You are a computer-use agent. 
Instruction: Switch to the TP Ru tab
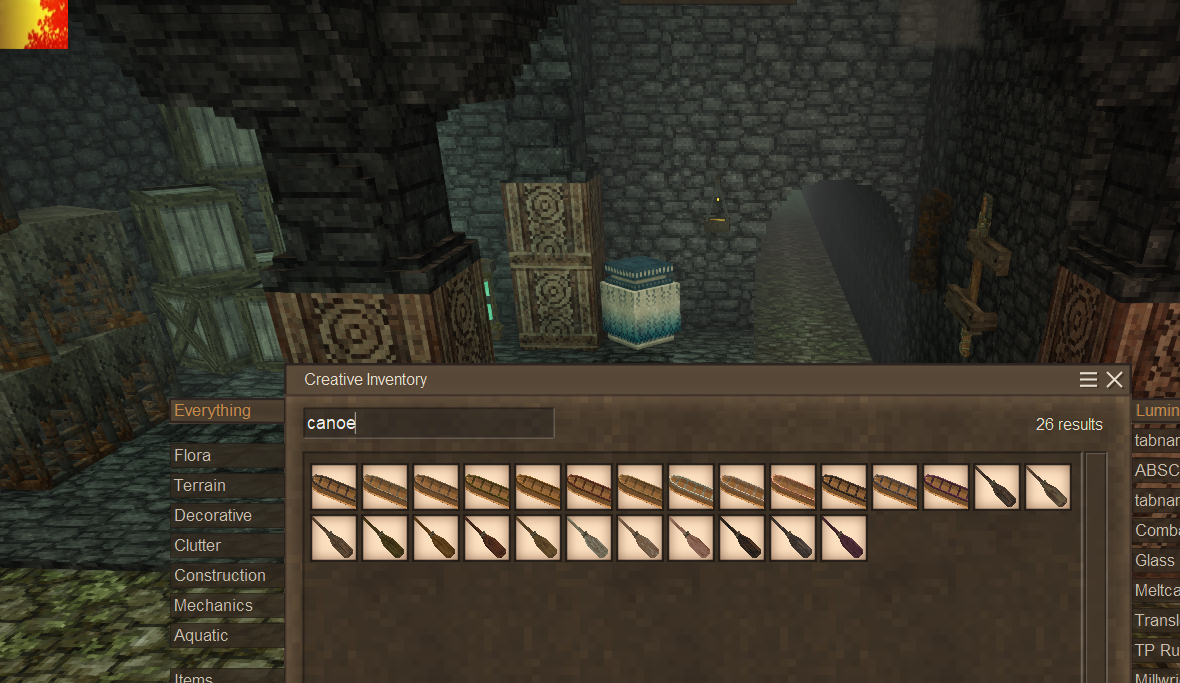click(1157, 650)
